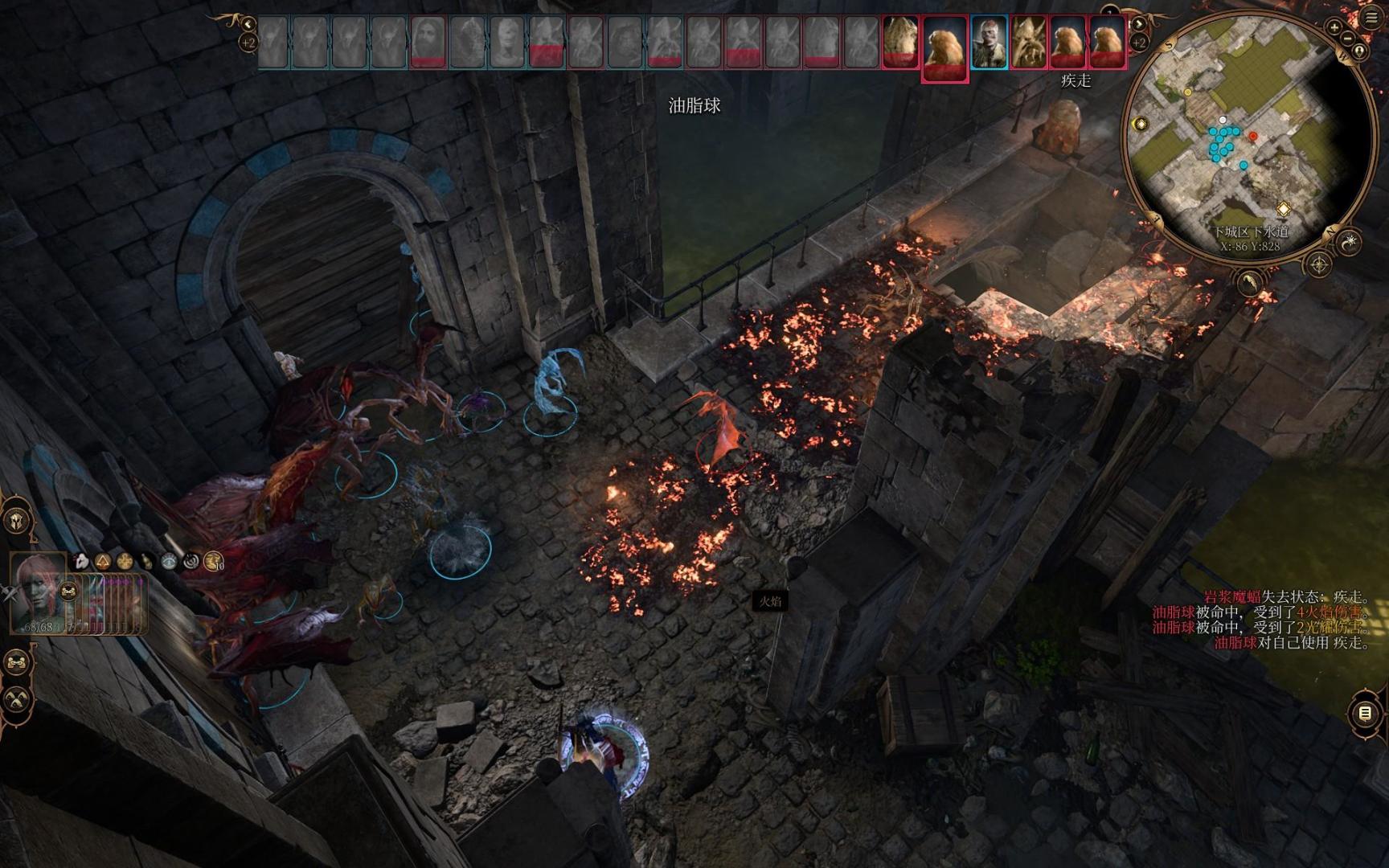Click the minimap zoom-in plus button
The width and height of the screenshot is (1389, 868).
pos(1334,27)
